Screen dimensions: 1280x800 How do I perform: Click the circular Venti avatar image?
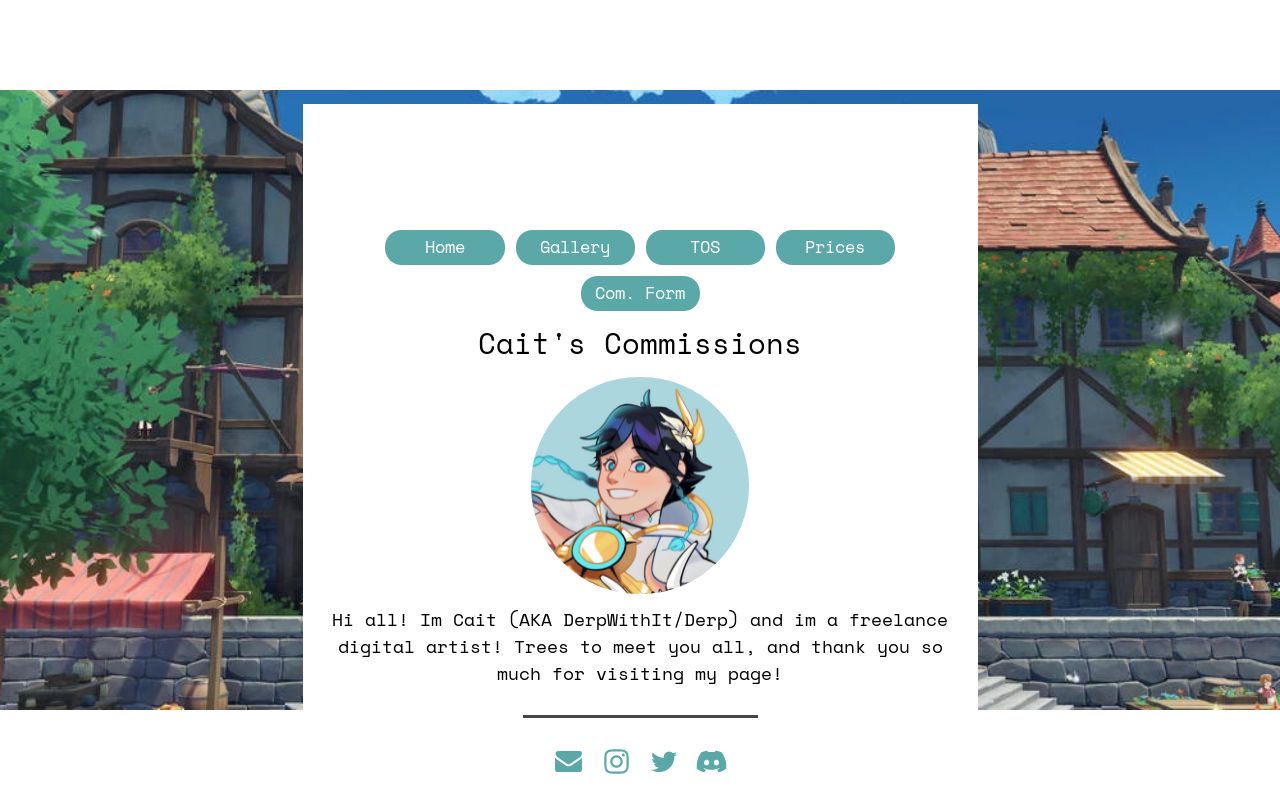[640, 486]
